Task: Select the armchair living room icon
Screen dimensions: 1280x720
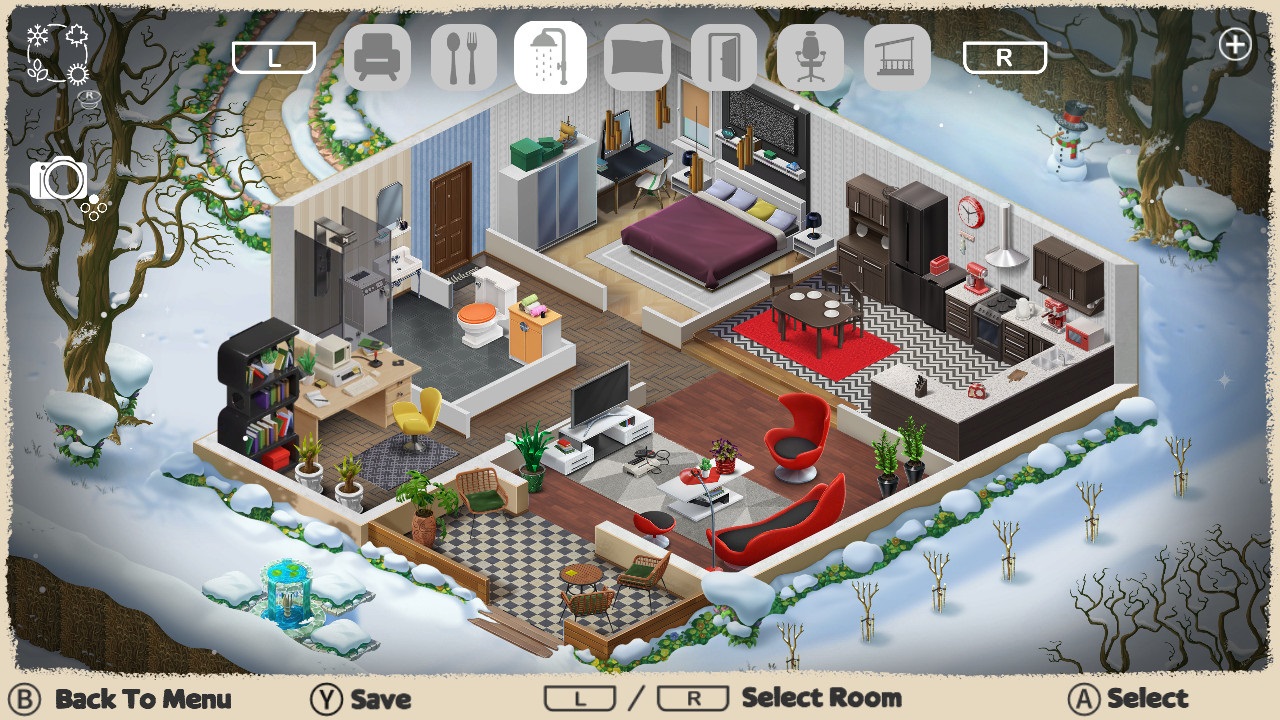Action: pos(380,57)
